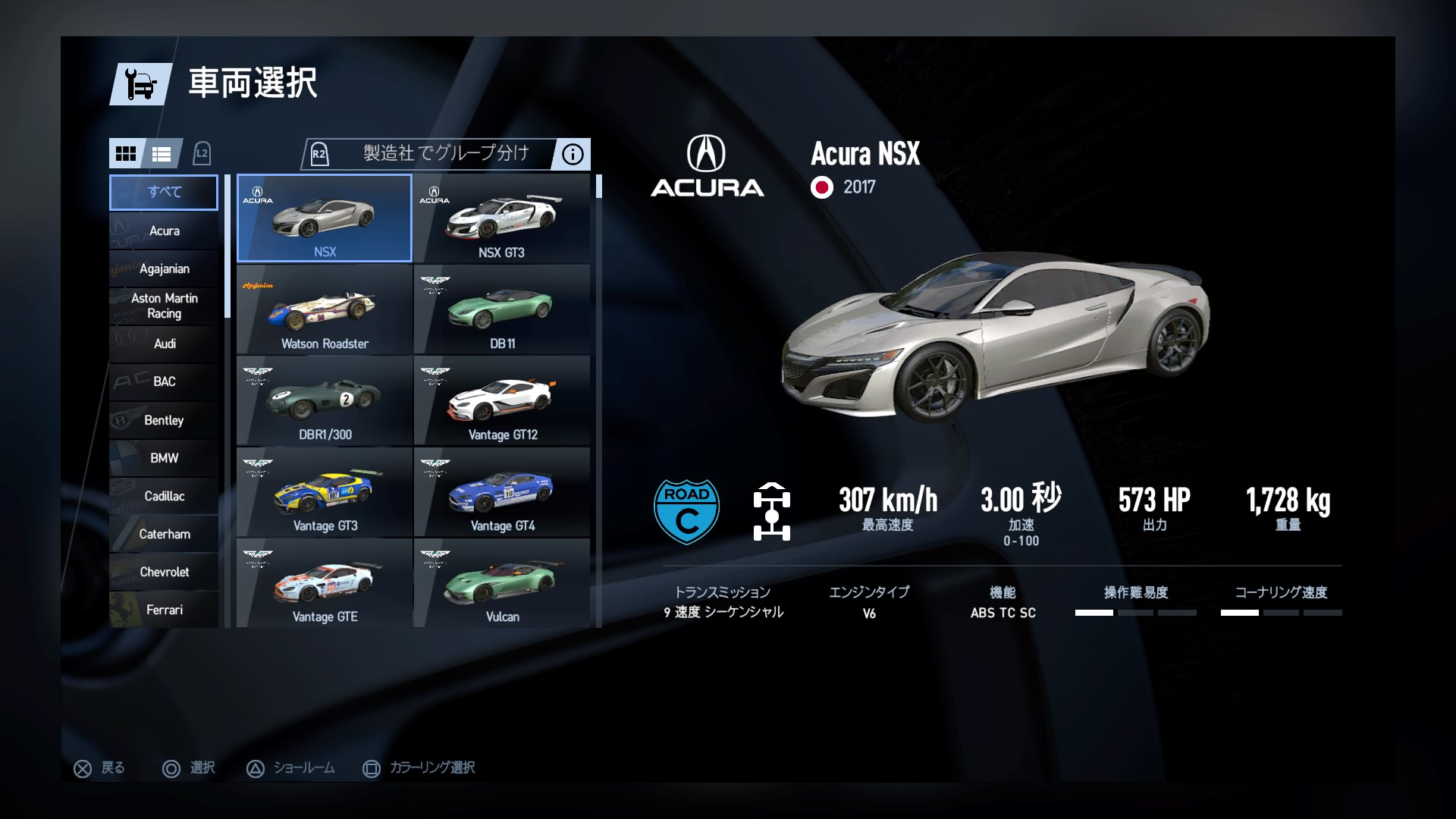
Task: Switch to grid view layout
Action: tap(126, 154)
